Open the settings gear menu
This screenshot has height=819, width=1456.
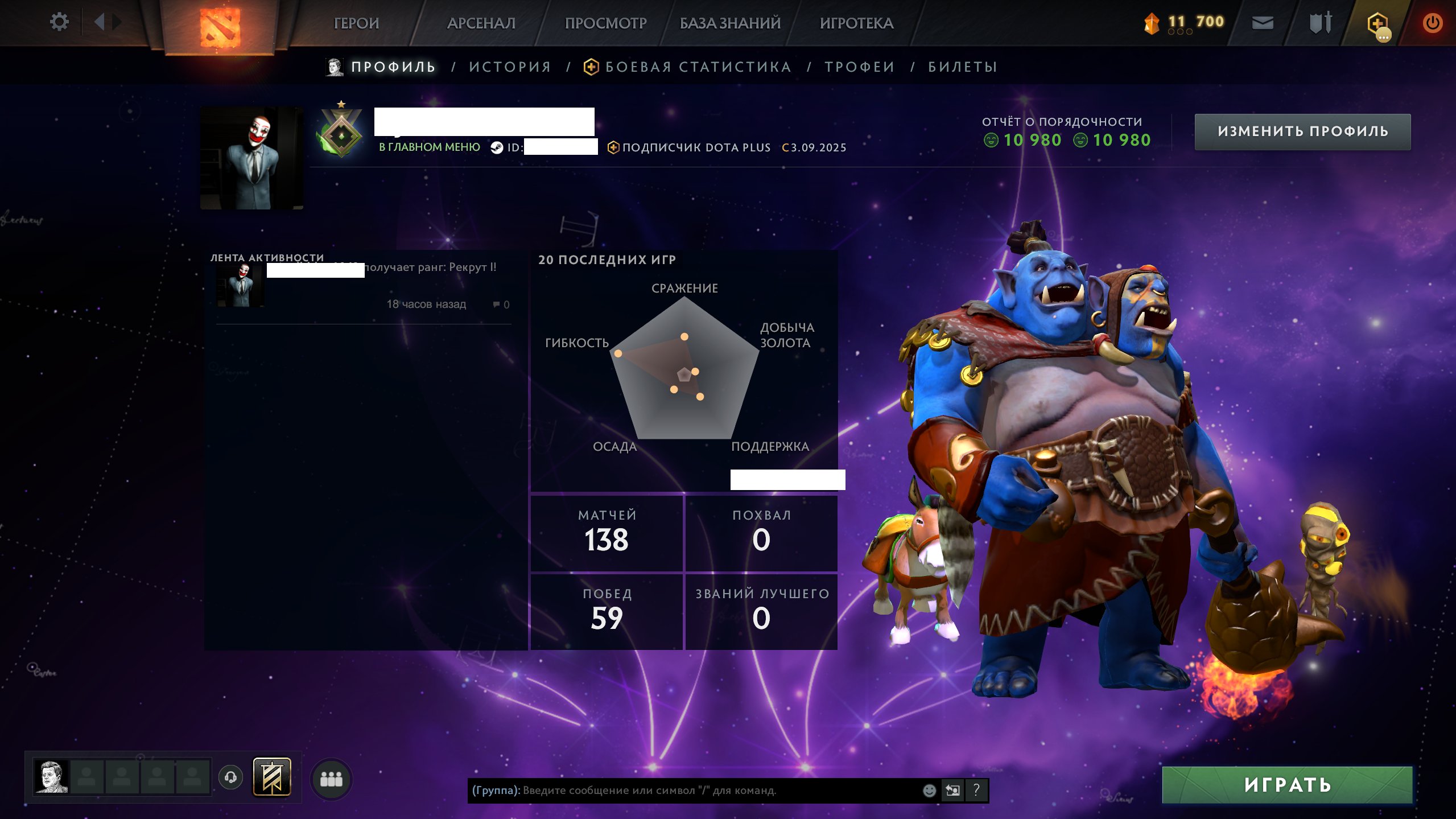pyautogui.click(x=59, y=22)
